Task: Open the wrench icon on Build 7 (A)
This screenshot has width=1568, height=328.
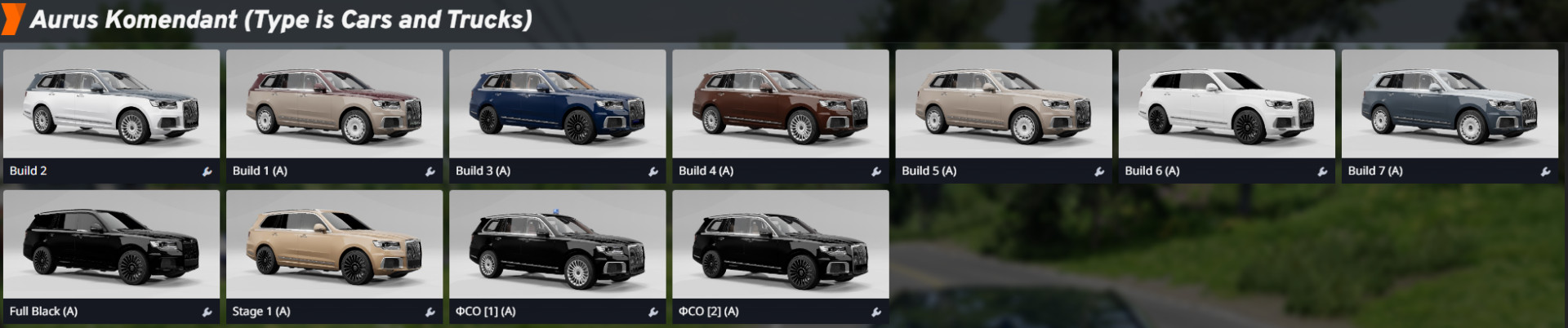Action: [1545, 171]
